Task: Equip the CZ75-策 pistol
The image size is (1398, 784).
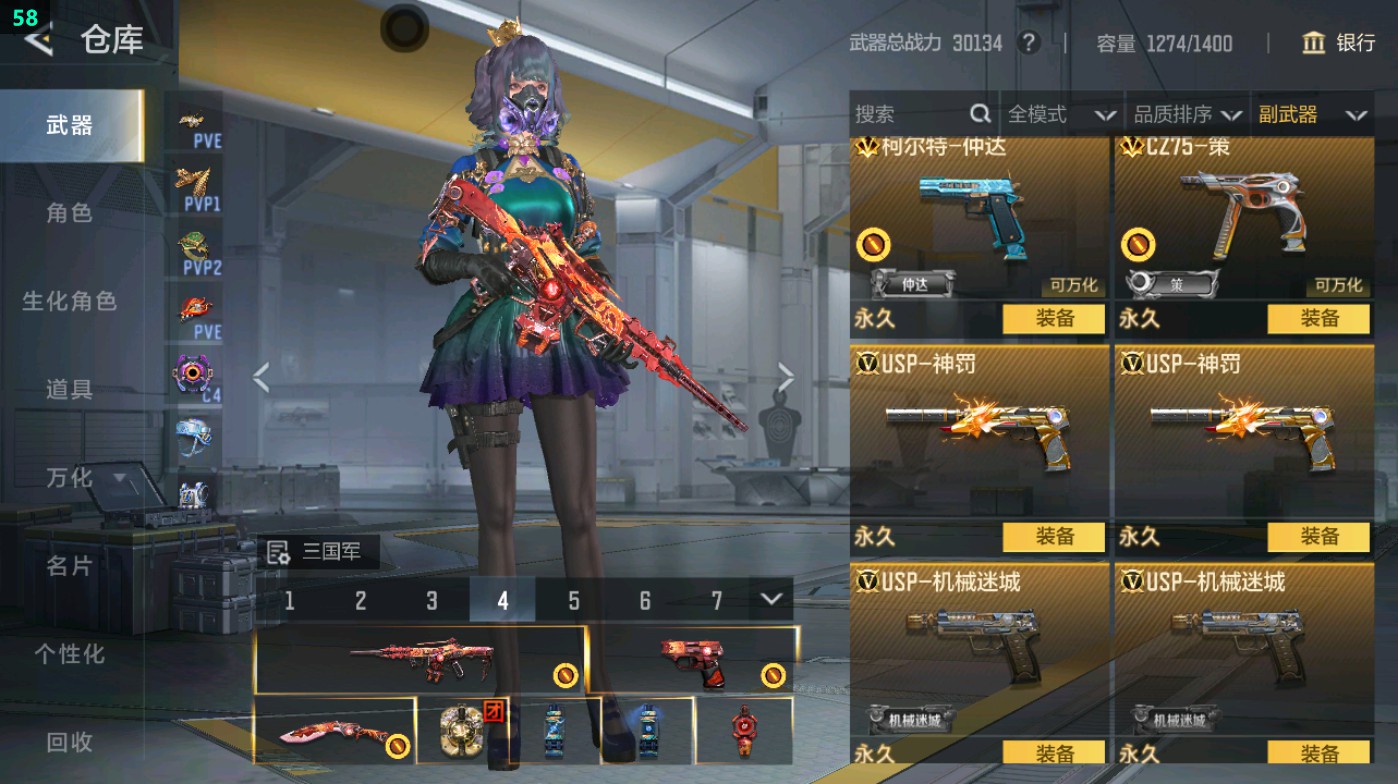Action: pyautogui.click(x=1318, y=319)
